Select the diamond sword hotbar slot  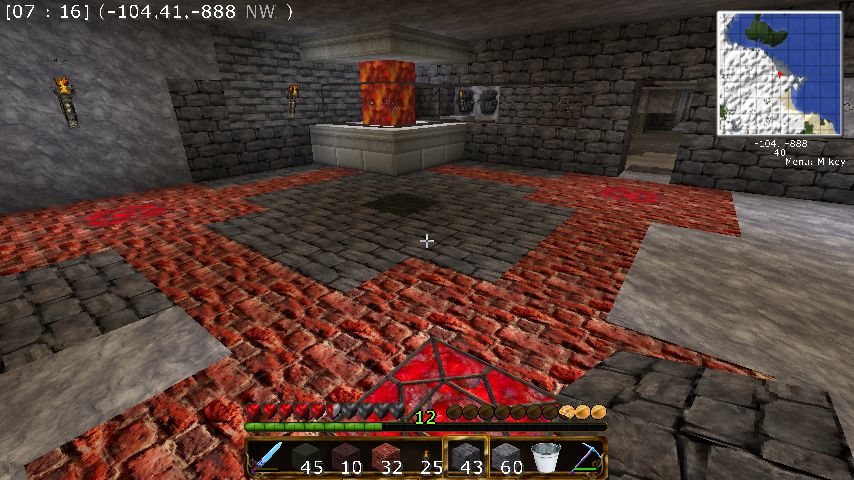(x=266, y=457)
